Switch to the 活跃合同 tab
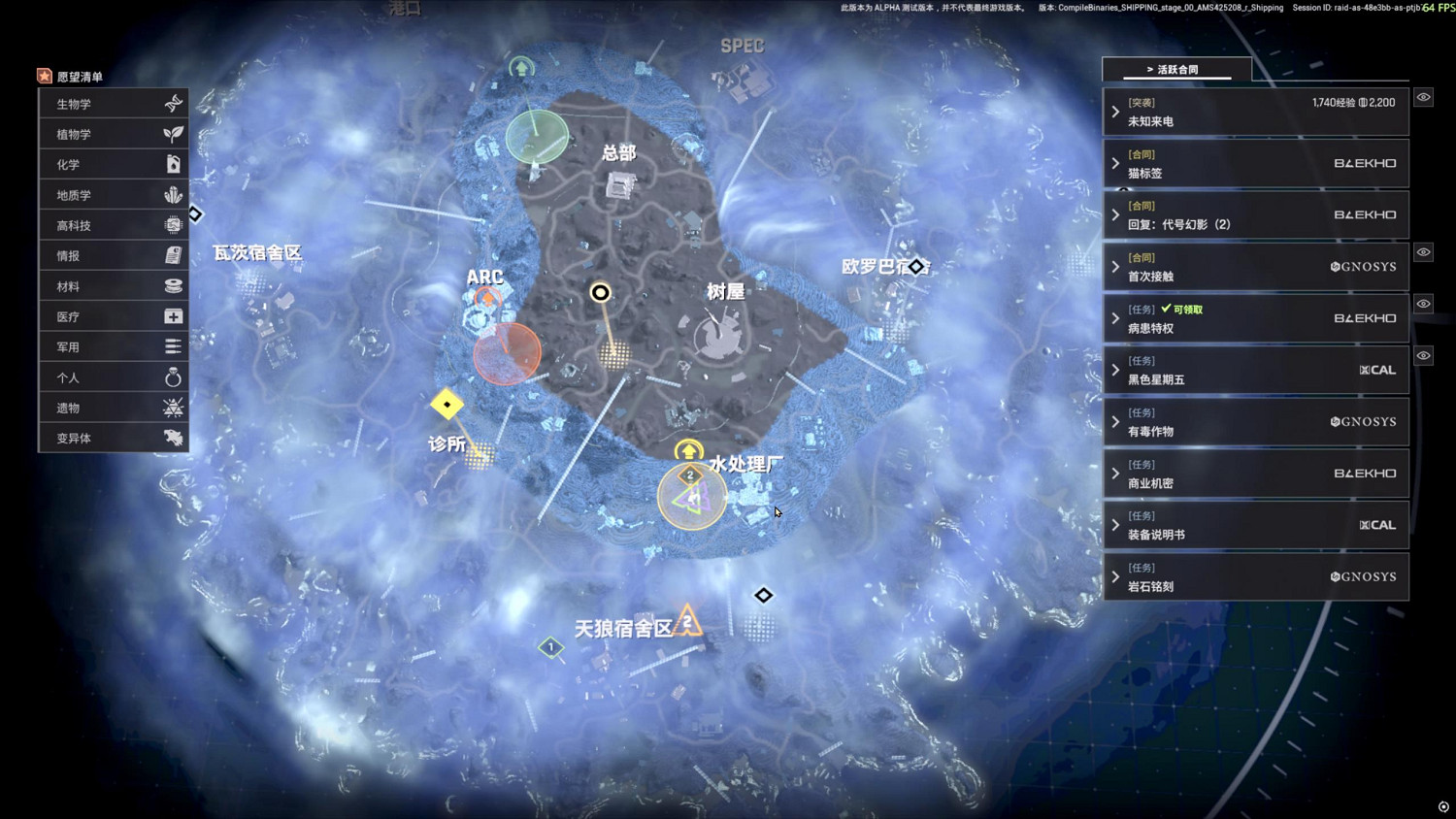The width and height of the screenshot is (1456, 819). [1175, 69]
